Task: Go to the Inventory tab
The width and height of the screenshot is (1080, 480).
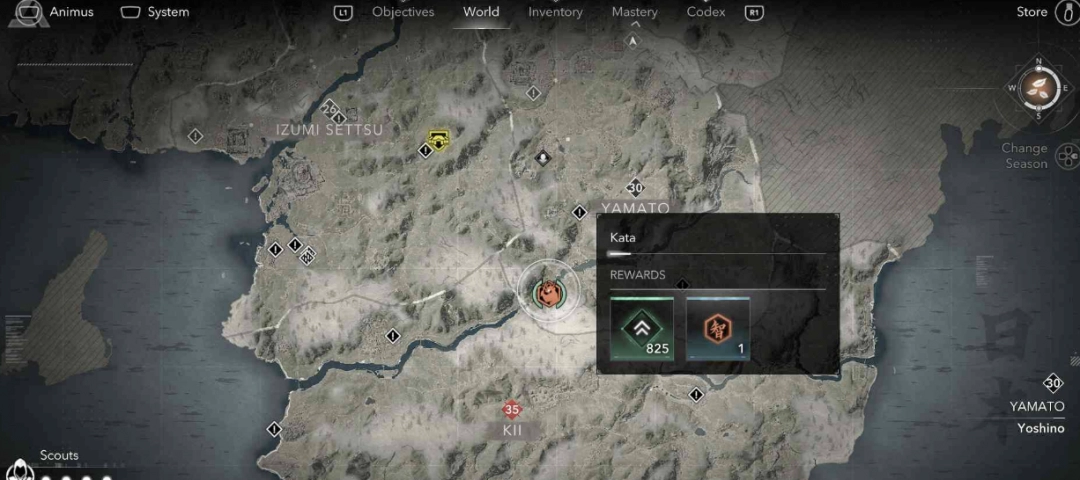Action: [555, 12]
